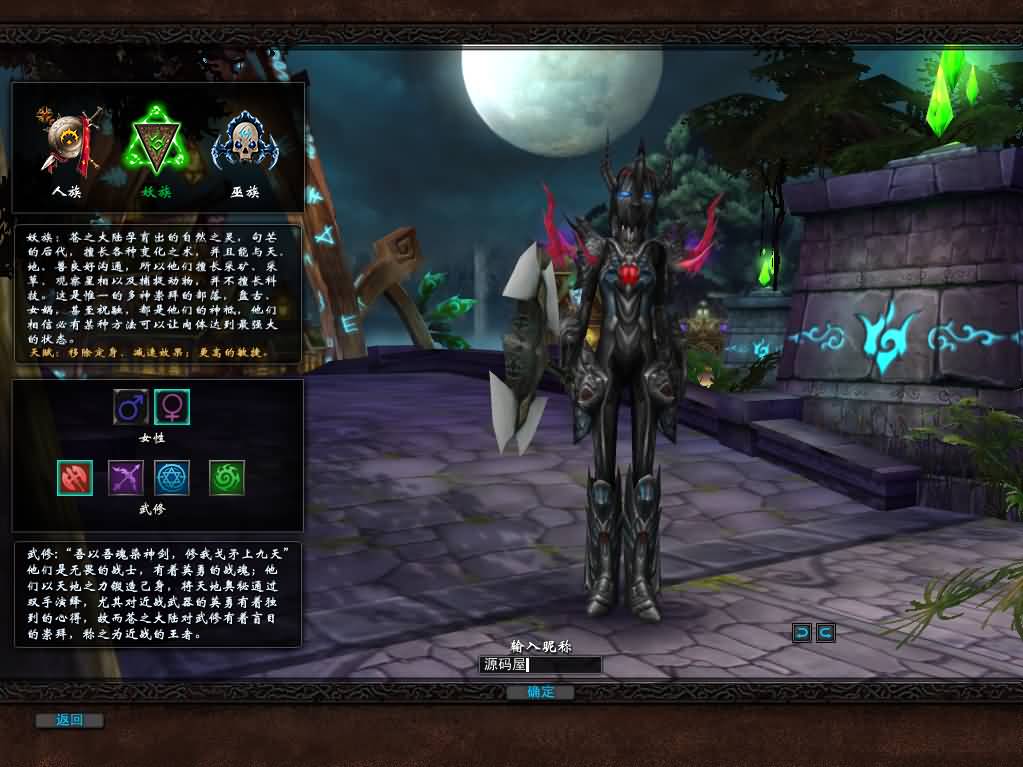Image resolution: width=1023 pixels, height=767 pixels.
Task: Rotate character with the right arrow button
Action: pos(825,632)
